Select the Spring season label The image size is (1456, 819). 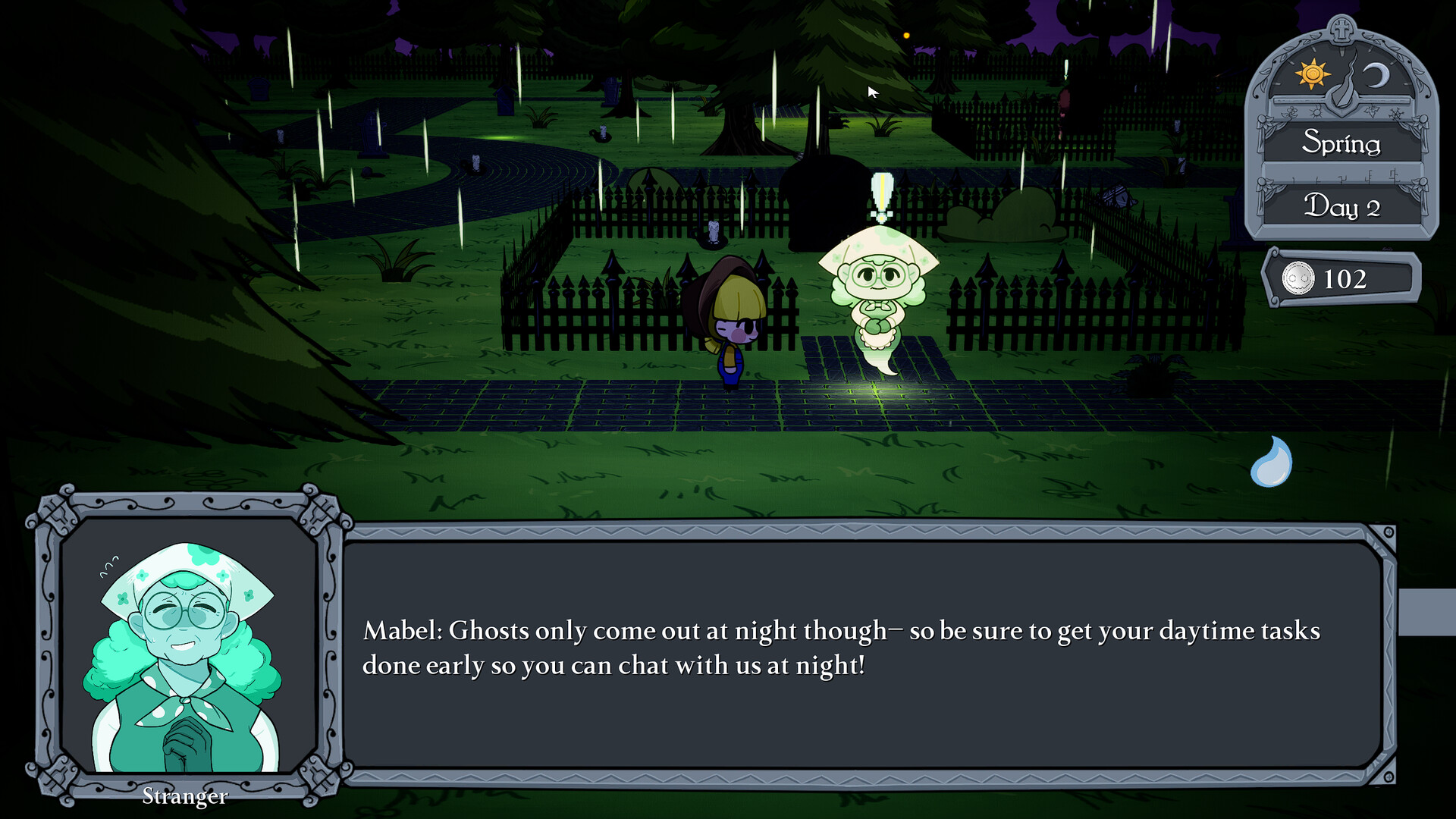[x=1342, y=143]
